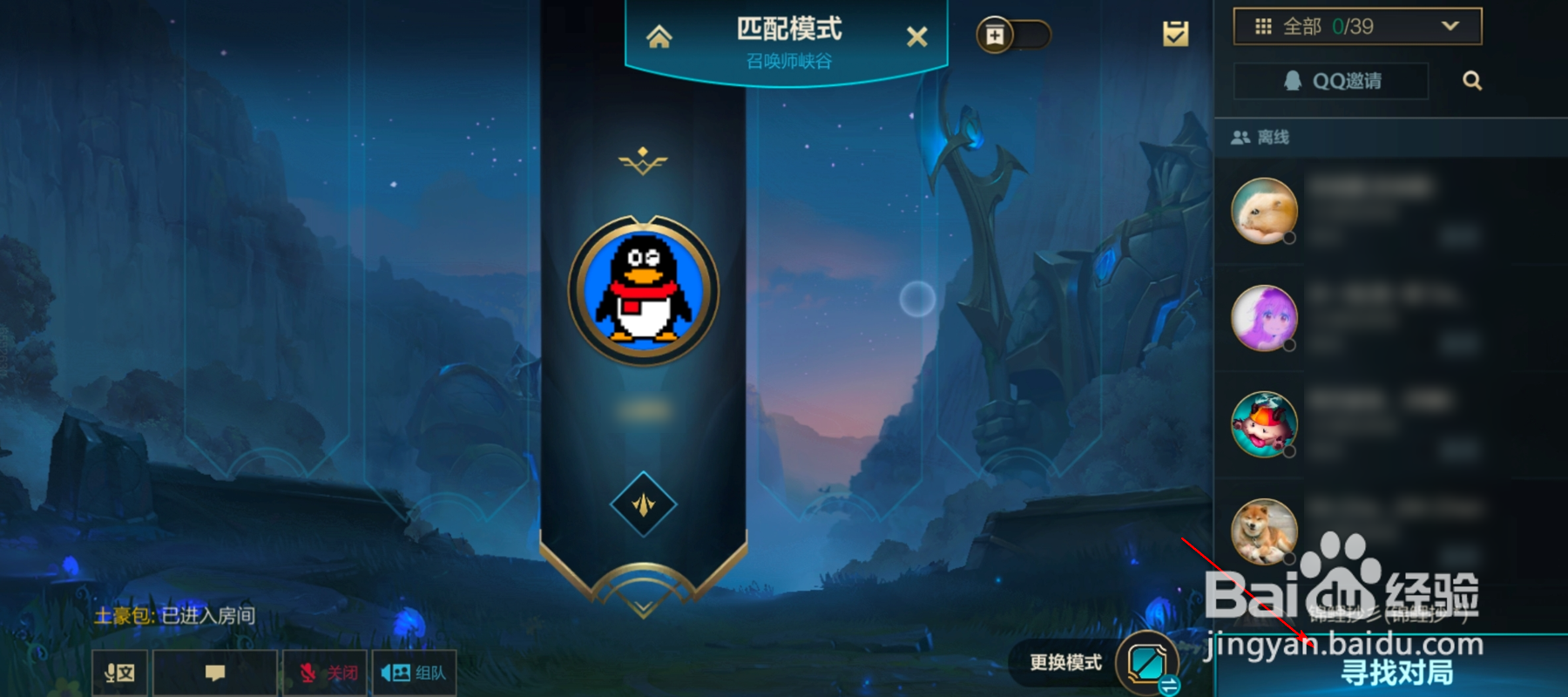
Task: Select the voice translation microphone icon
Action: (118, 671)
